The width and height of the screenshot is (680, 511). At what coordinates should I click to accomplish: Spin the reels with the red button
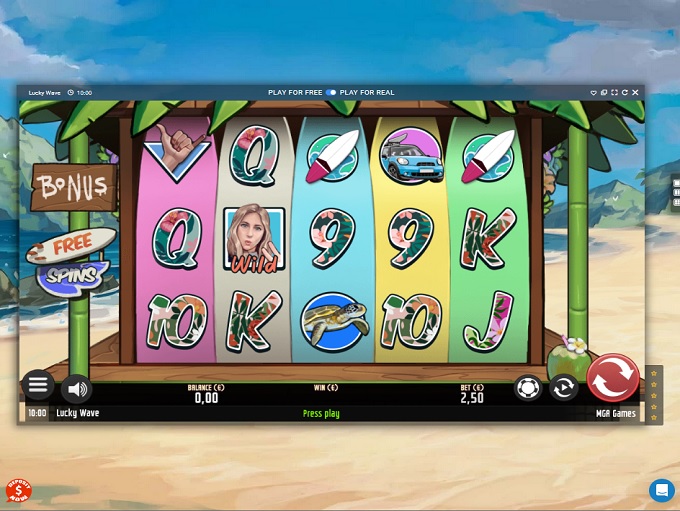(x=613, y=379)
